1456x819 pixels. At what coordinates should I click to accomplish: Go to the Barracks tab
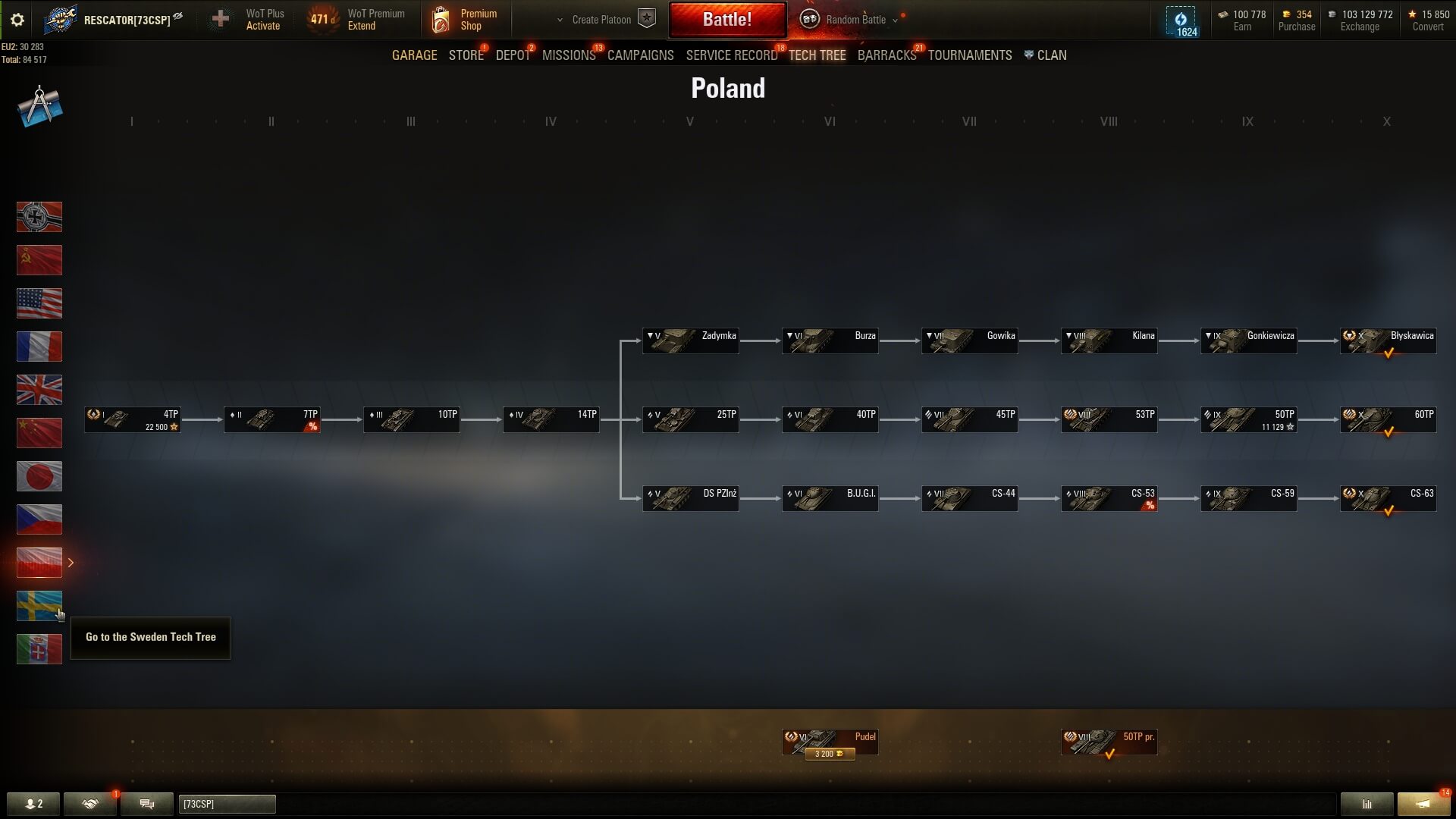coord(886,55)
